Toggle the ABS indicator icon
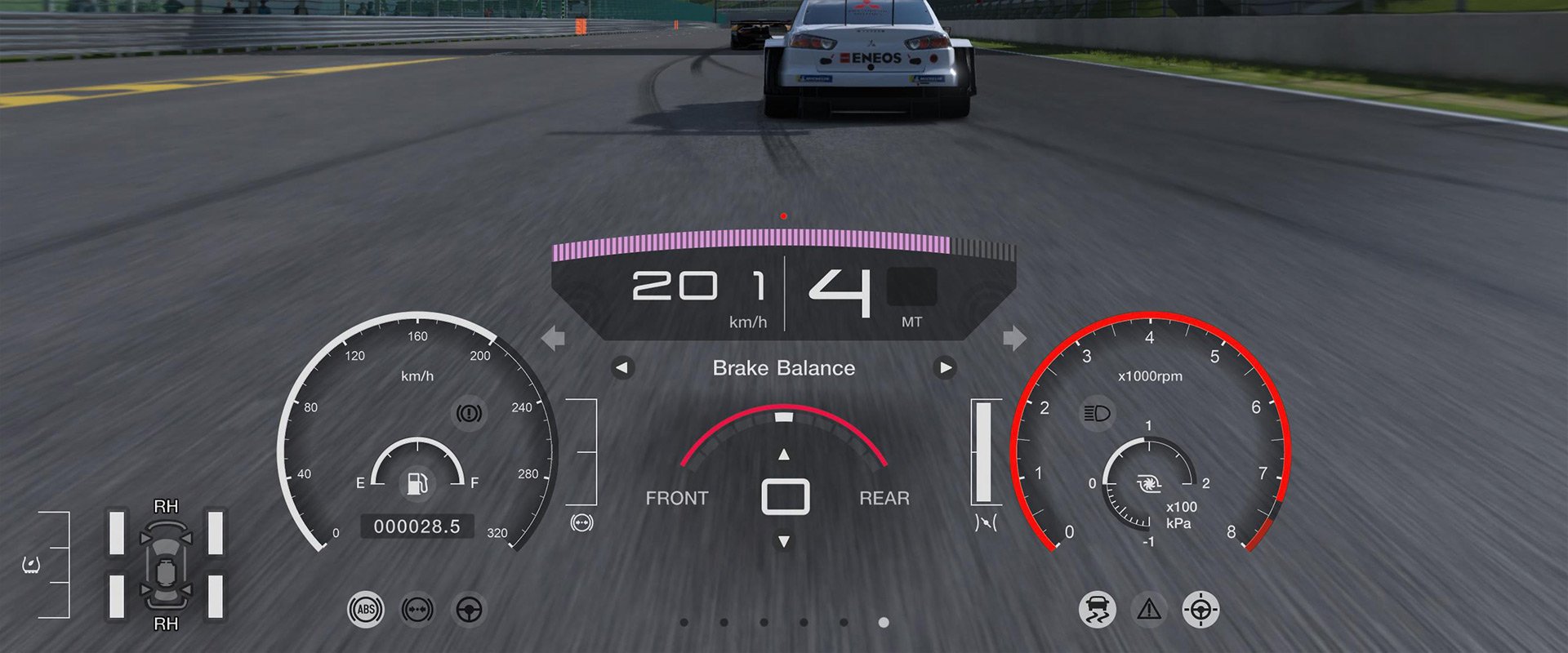 click(x=366, y=610)
